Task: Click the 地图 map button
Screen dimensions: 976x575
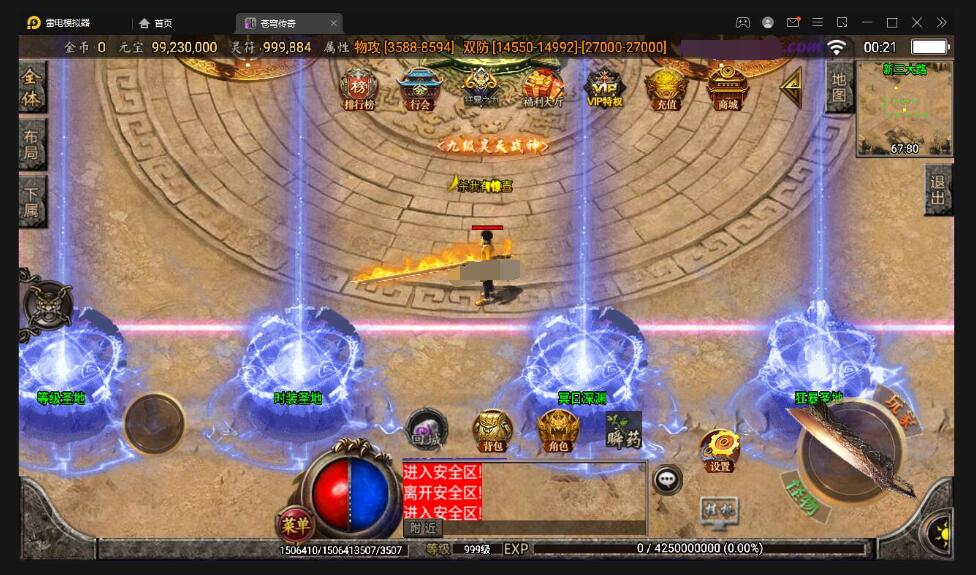Action: 839,88
